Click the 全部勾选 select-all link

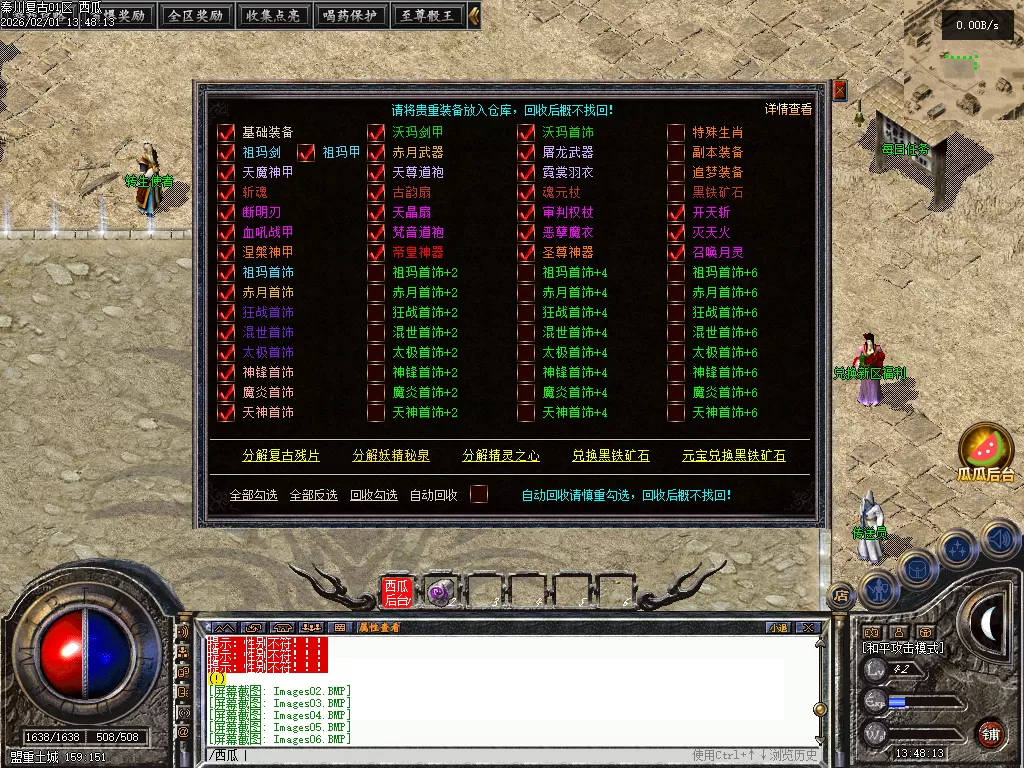(x=253, y=495)
